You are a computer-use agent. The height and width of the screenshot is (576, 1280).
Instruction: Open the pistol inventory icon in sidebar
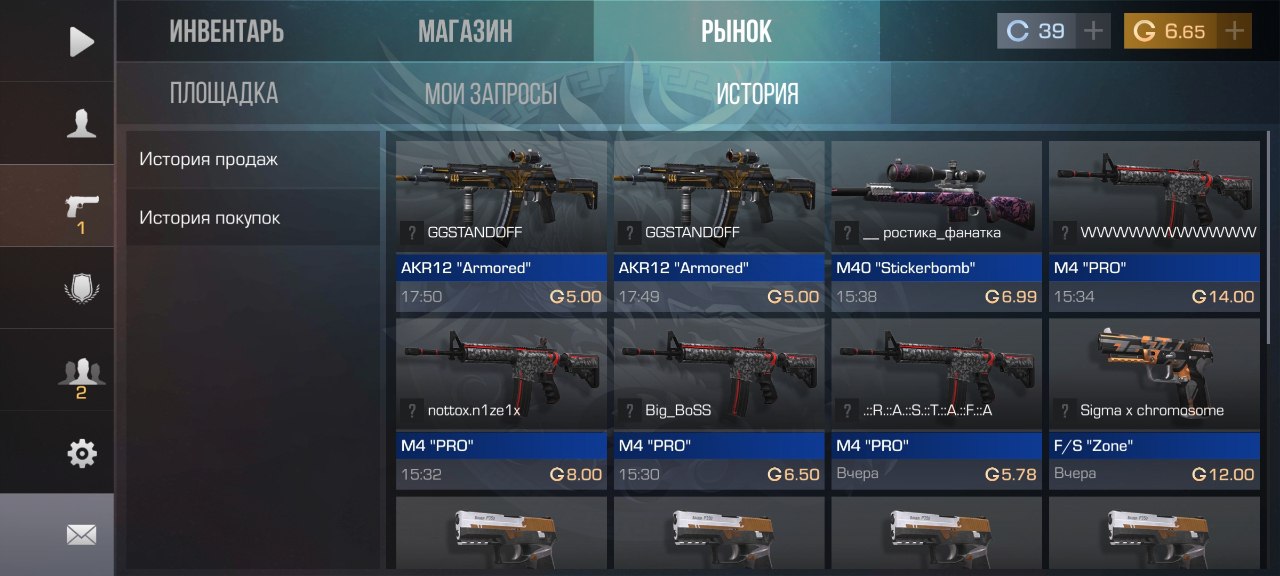pos(81,207)
